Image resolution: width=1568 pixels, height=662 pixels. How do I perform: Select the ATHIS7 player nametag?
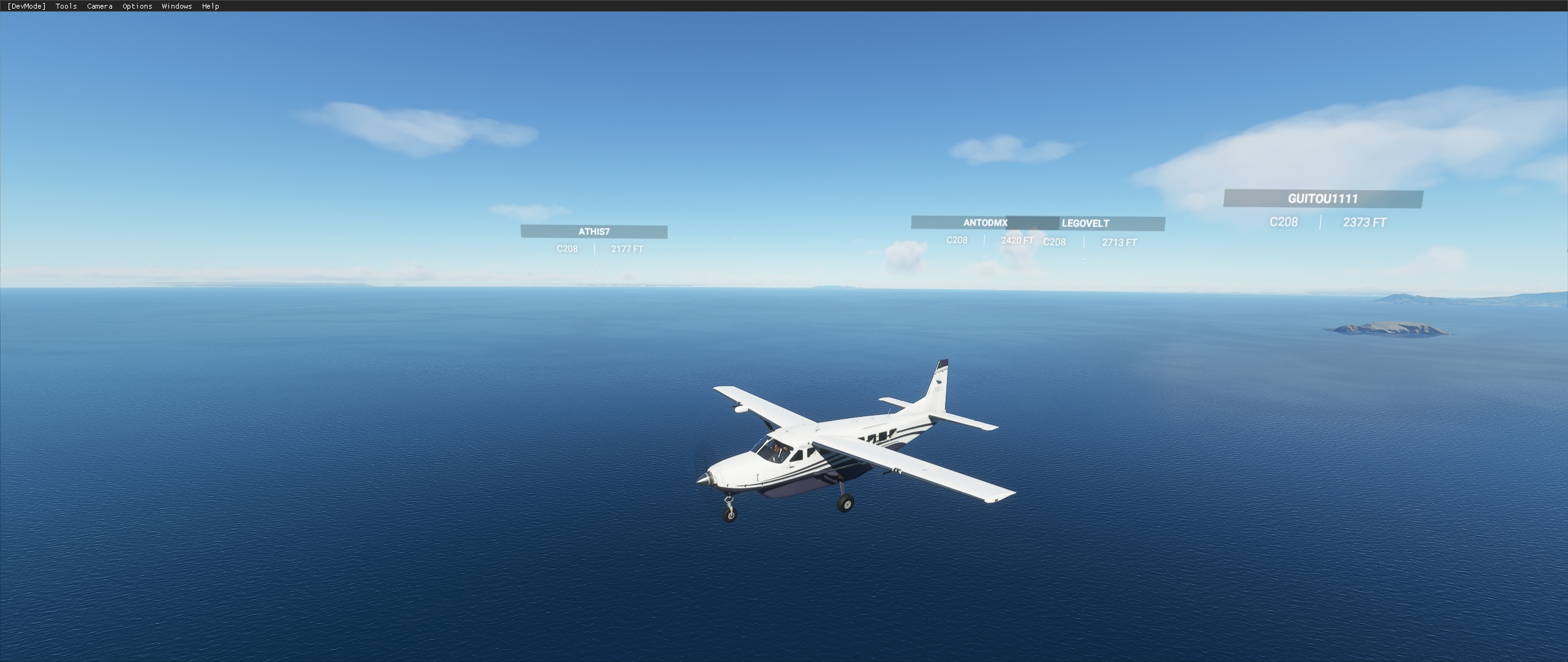point(593,232)
